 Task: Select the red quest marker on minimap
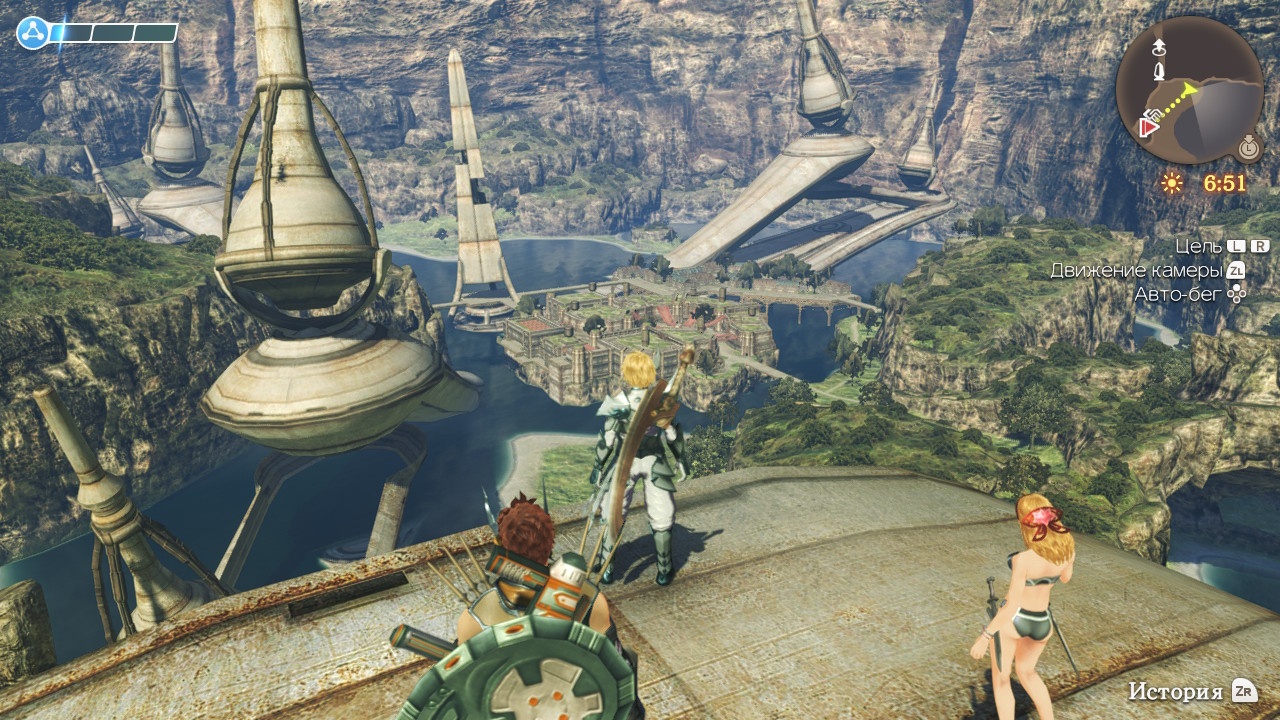point(1146,127)
